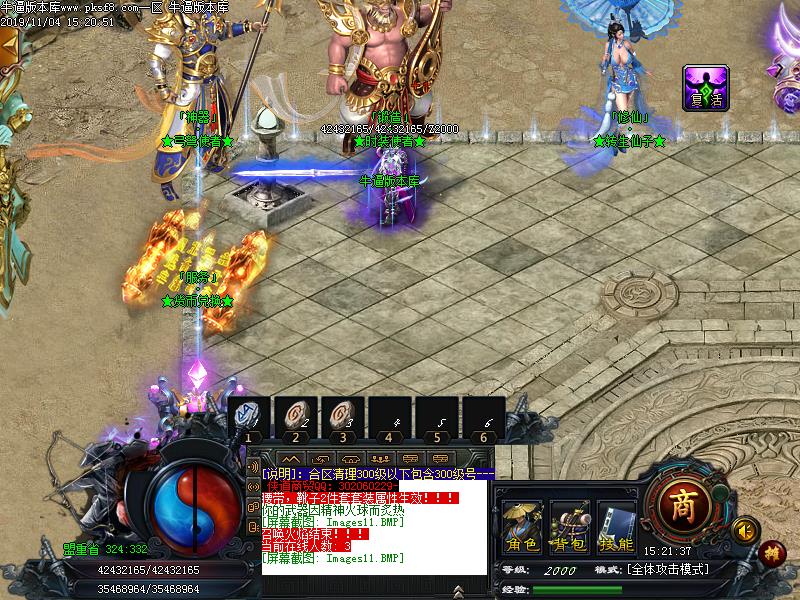Open the 背包 backpack inventory
This screenshot has width=800, height=600.
click(x=568, y=526)
